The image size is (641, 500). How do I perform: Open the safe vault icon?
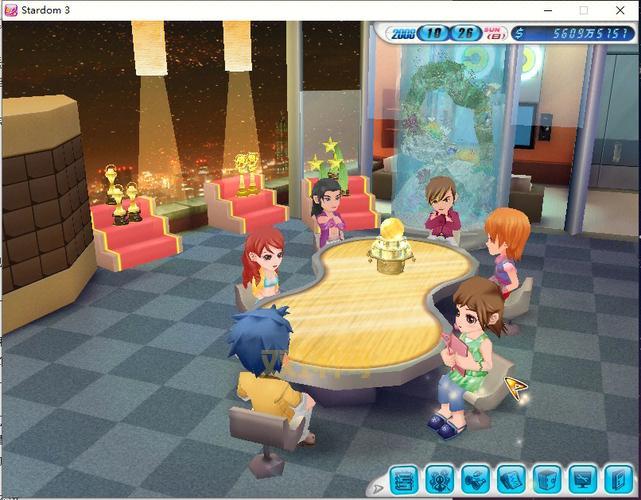(x=546, y=480)
